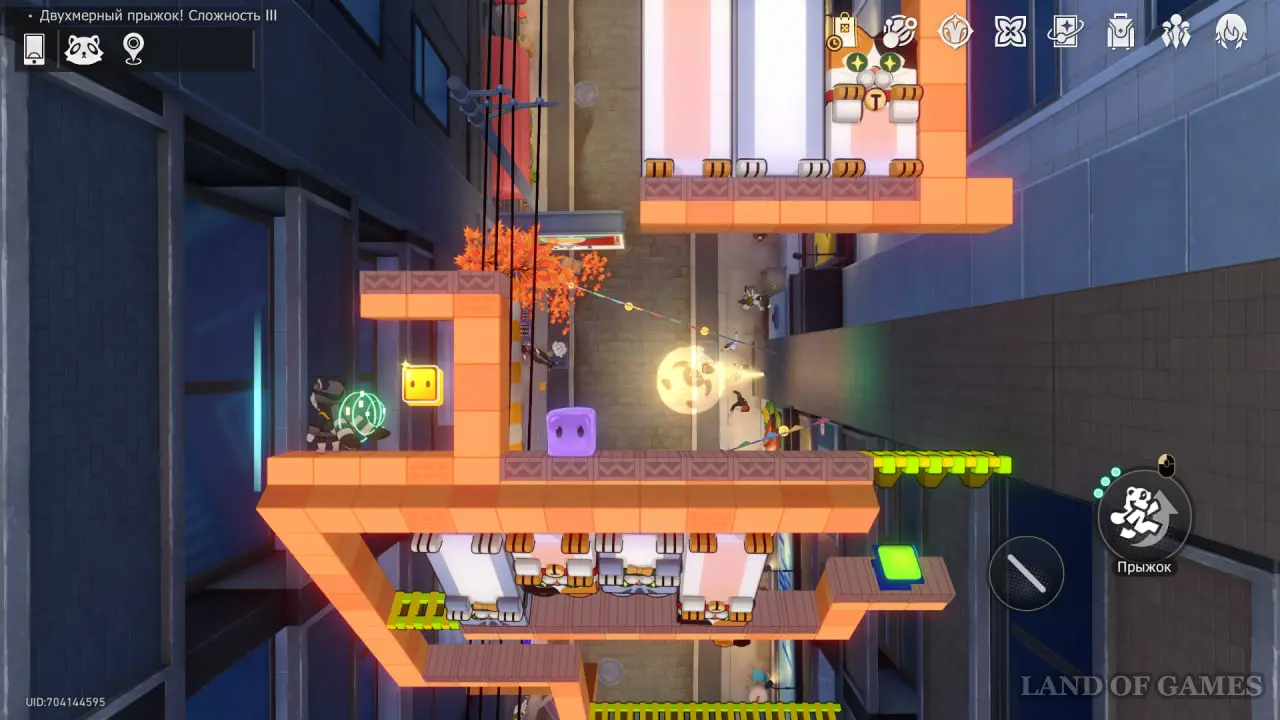Tap the round slash attack button
1280x720 pixels.
[1026, 574]
